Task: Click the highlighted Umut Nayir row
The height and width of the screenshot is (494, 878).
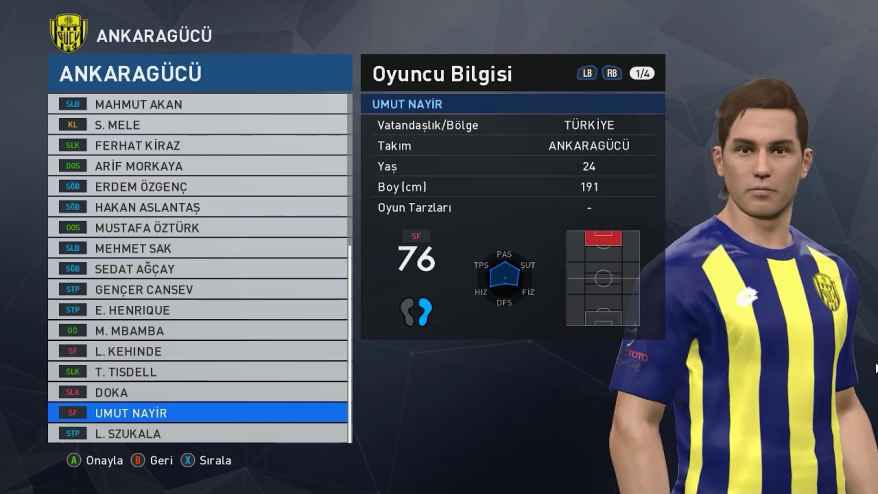Action: (198, 413)
